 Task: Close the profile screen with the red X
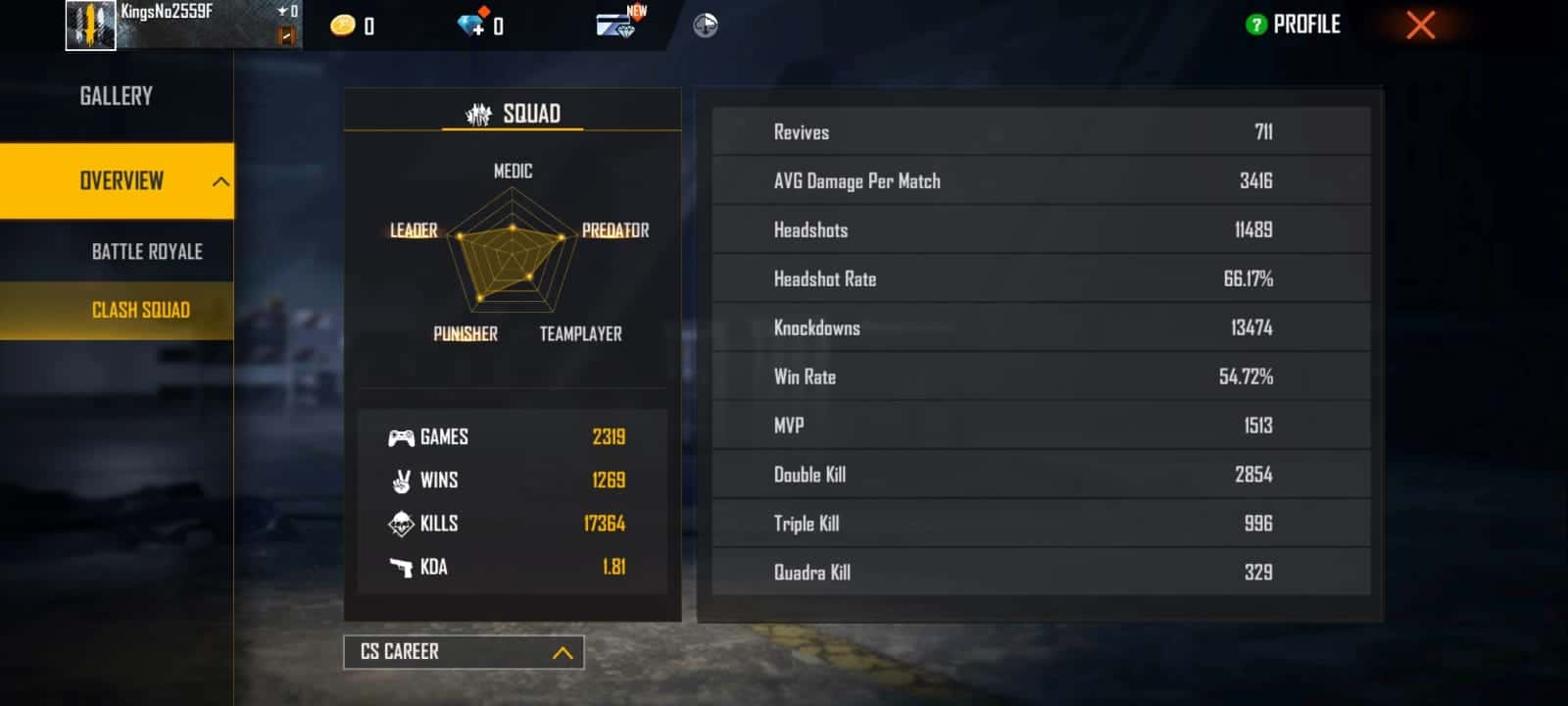1420,25
